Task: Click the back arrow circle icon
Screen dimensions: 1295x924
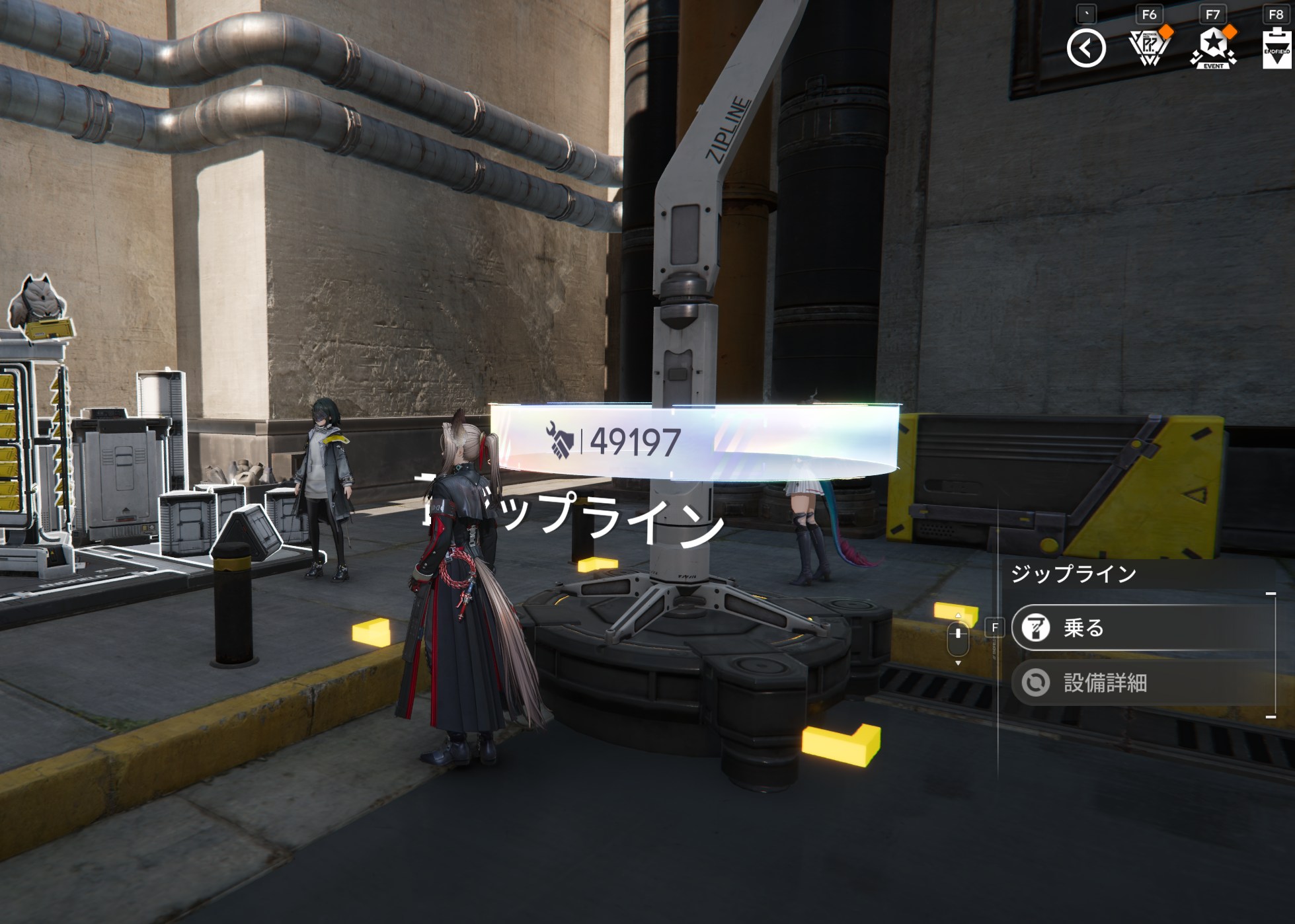Action: coord(1085,48)
